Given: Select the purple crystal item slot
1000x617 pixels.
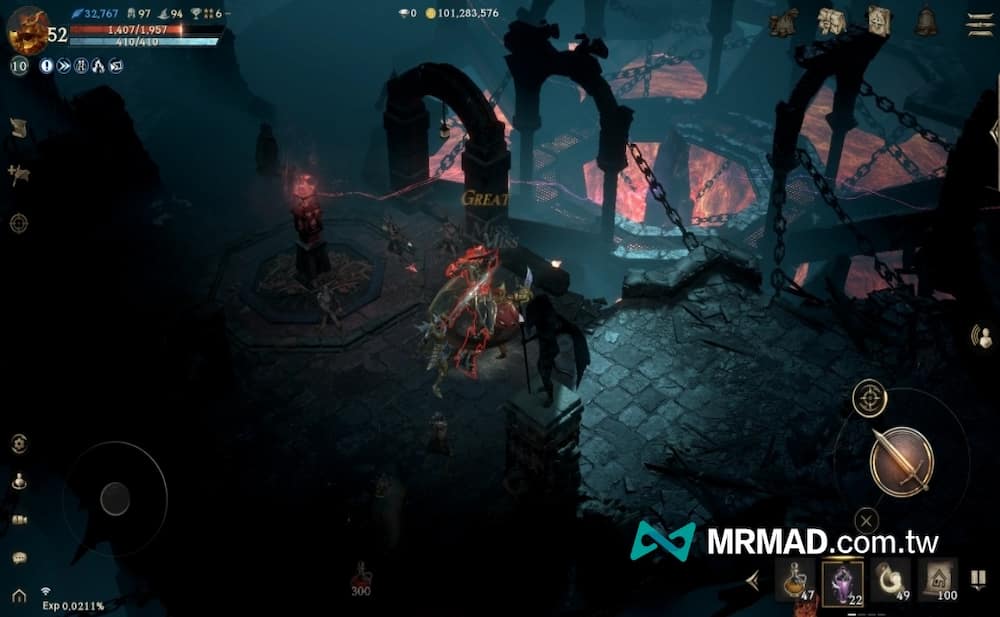Looking at the screenshot, I should tap(842, 579).
